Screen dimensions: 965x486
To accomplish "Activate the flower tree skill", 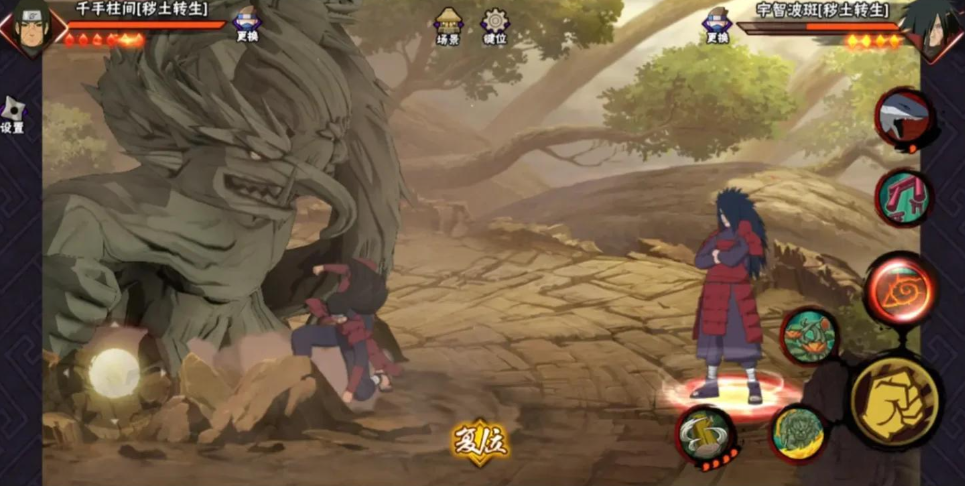I will (x=808, y=335).
